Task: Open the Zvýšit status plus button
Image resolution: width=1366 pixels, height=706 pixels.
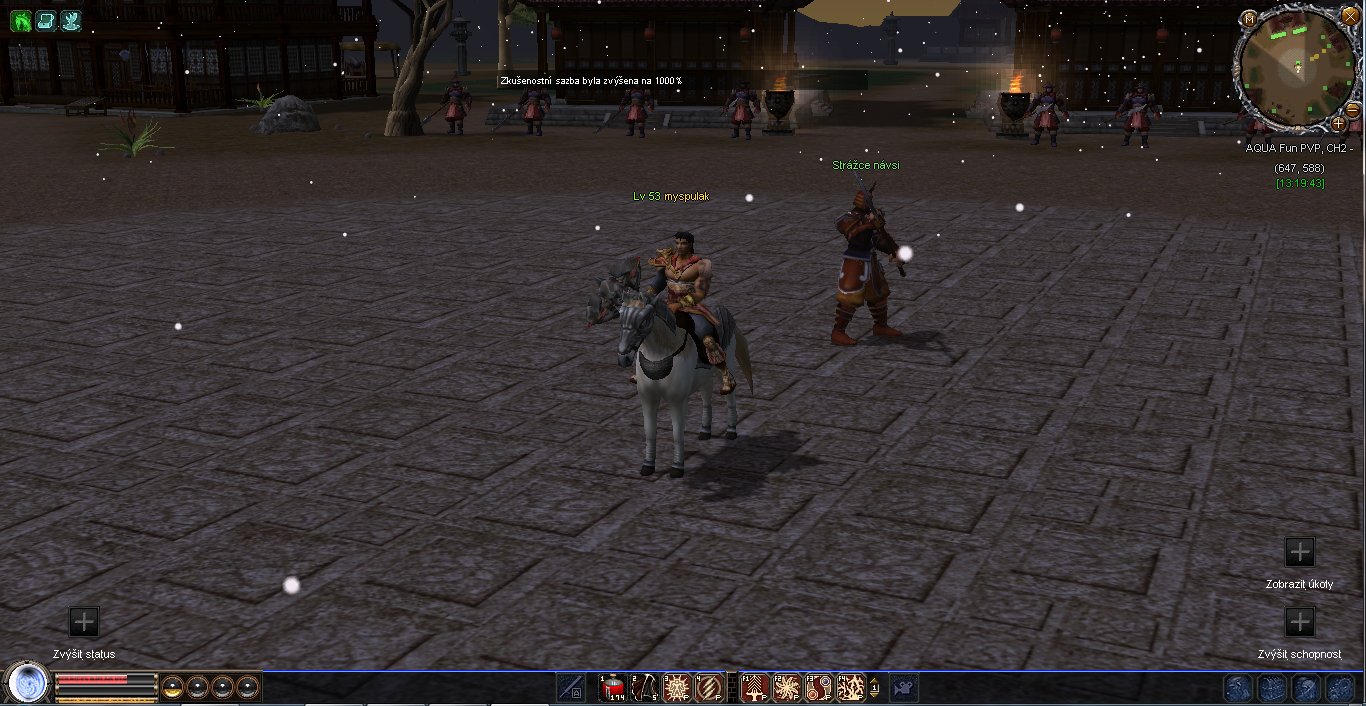Action: click(84, 622)
